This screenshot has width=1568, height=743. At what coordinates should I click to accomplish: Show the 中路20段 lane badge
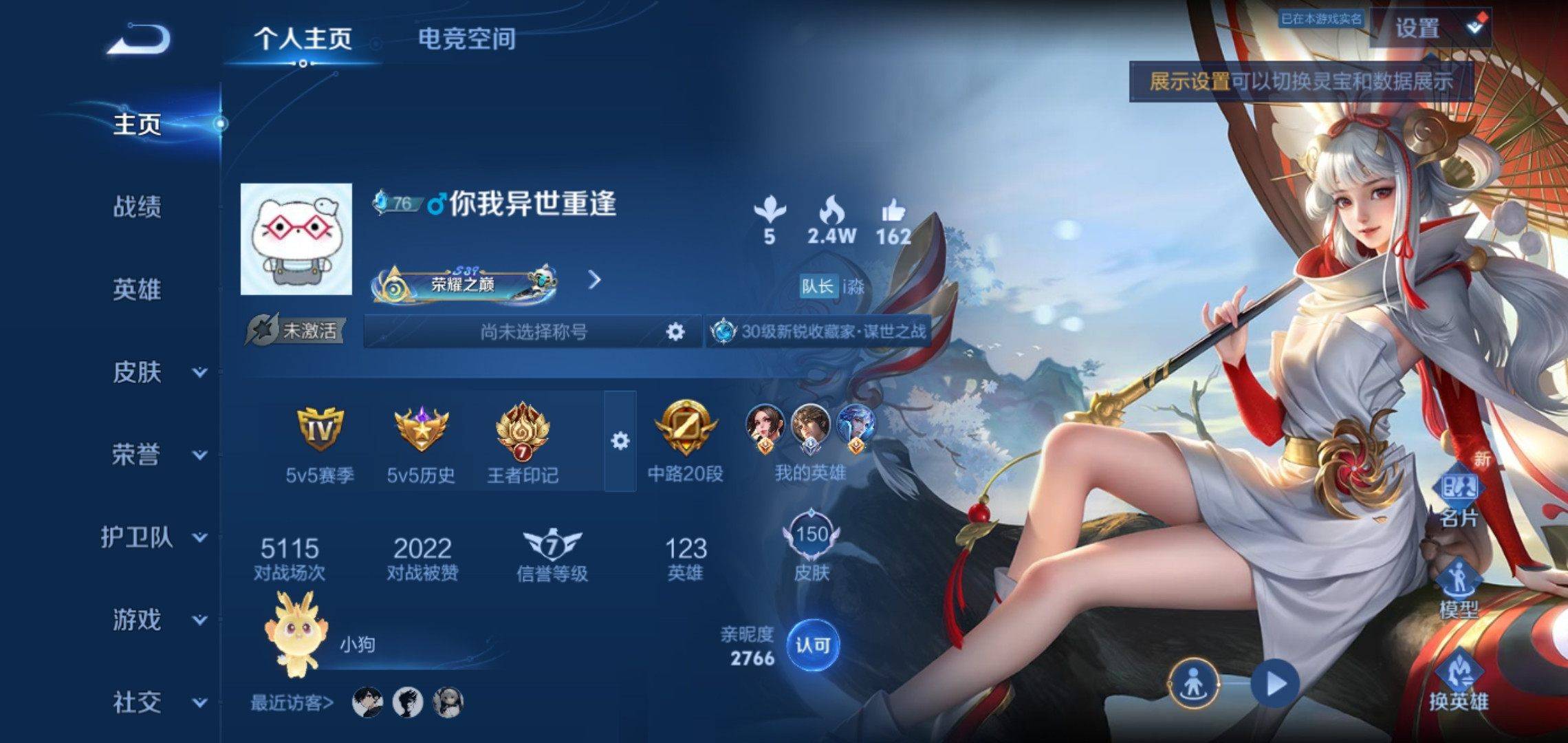(685, 440)
